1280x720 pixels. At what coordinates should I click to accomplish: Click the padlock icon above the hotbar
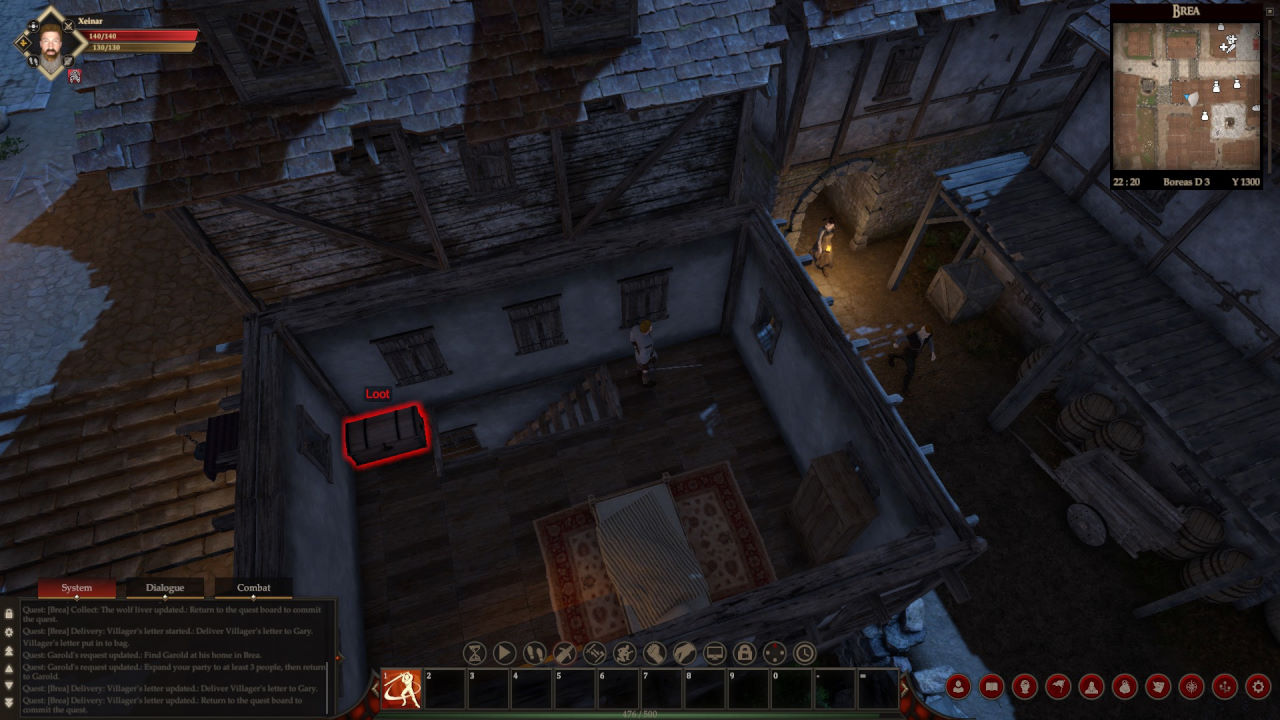click(x=745, y=654)
